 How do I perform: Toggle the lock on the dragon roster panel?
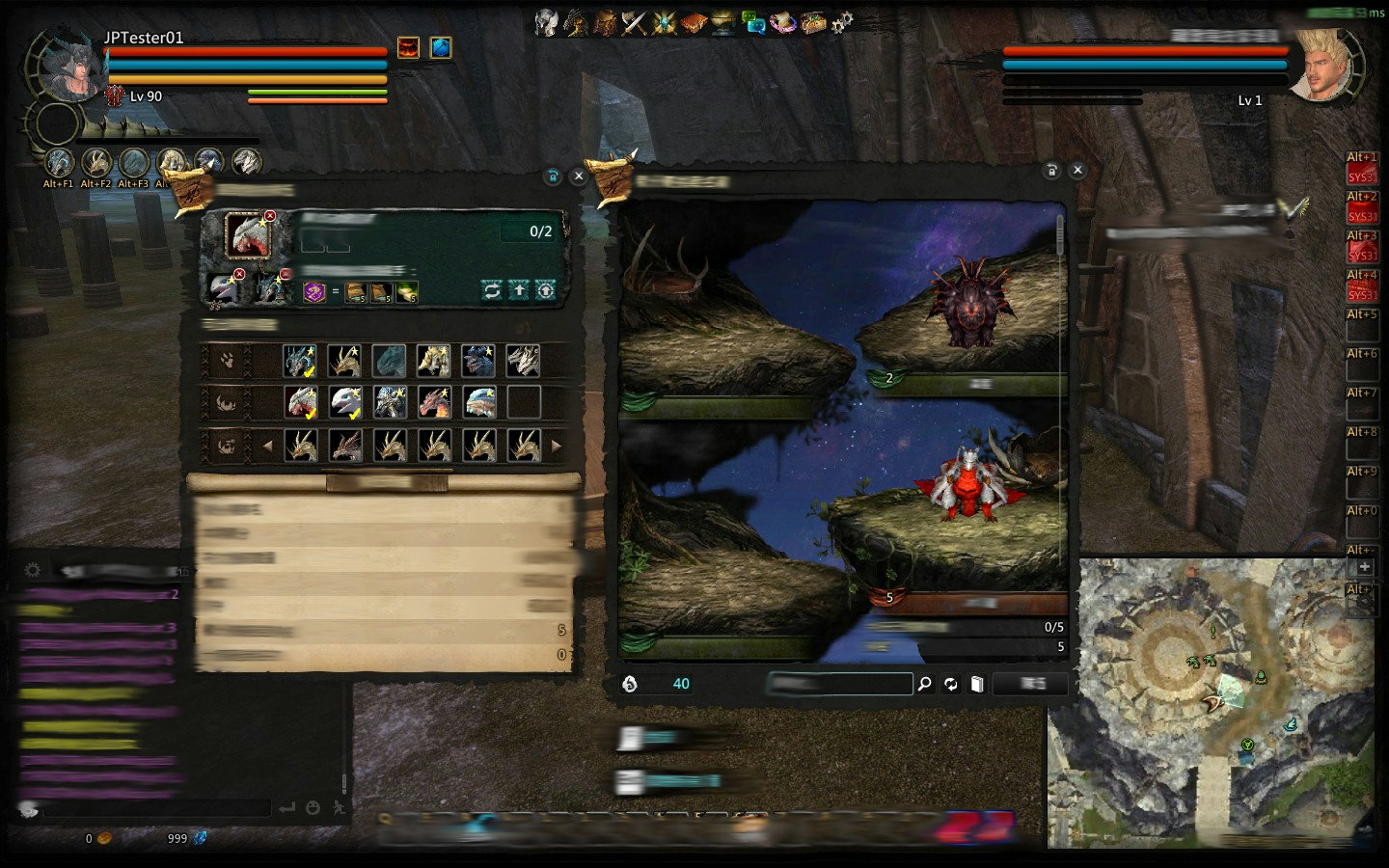click(x=553, y=176)
